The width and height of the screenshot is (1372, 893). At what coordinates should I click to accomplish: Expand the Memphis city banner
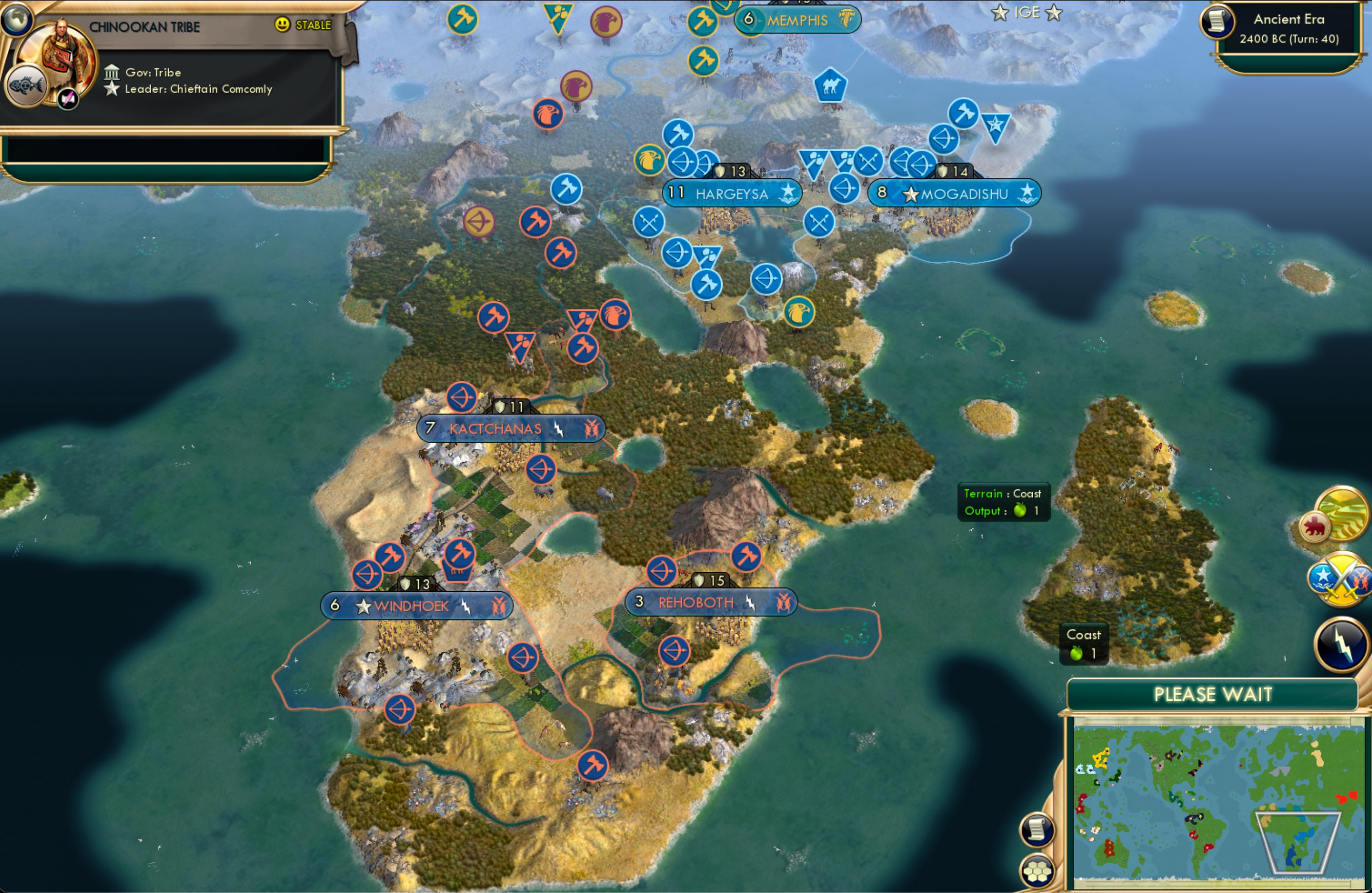pyautogui.click(x=799, y=20)
